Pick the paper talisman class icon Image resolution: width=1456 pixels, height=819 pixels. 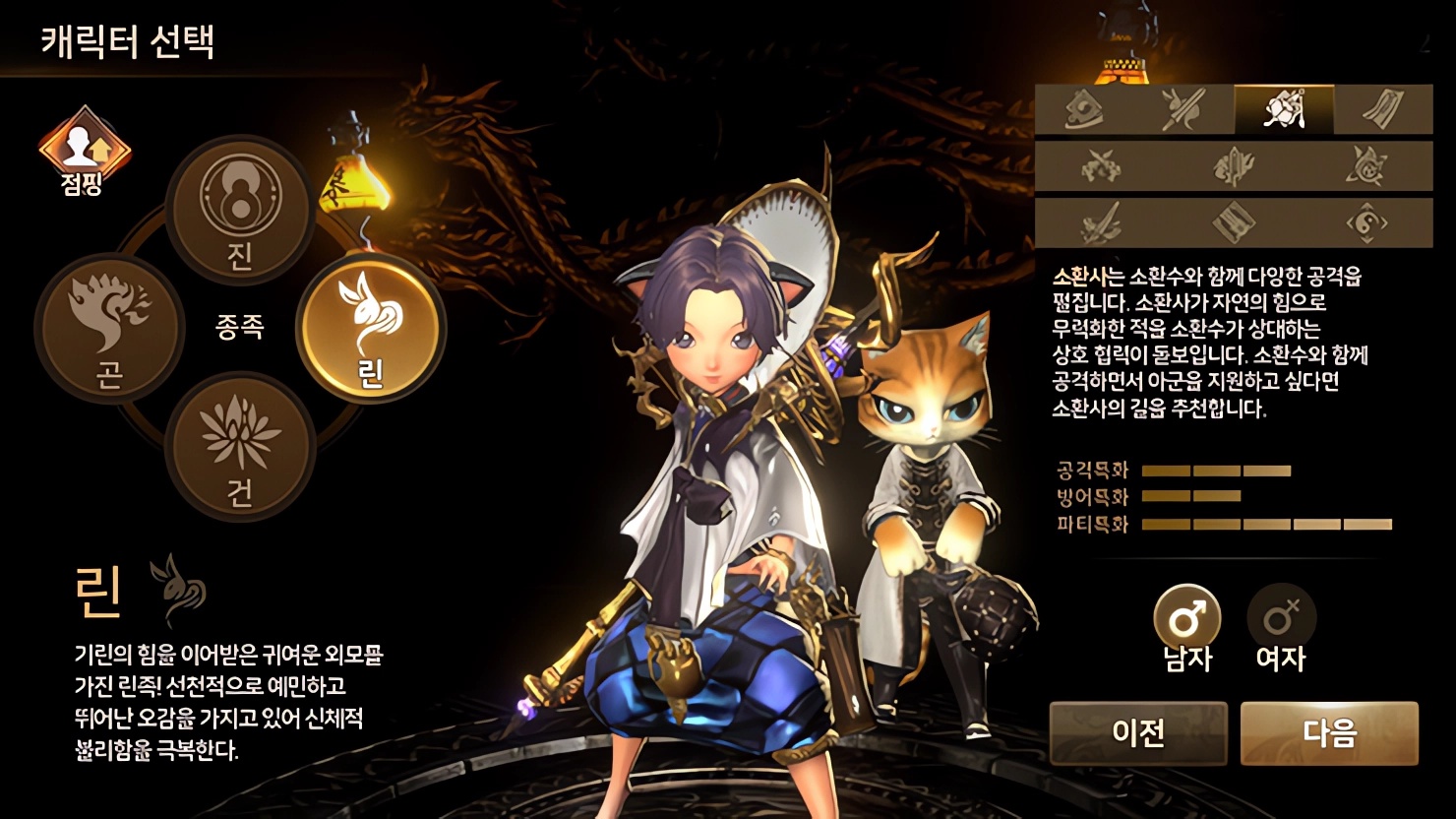pos(1383,109)
